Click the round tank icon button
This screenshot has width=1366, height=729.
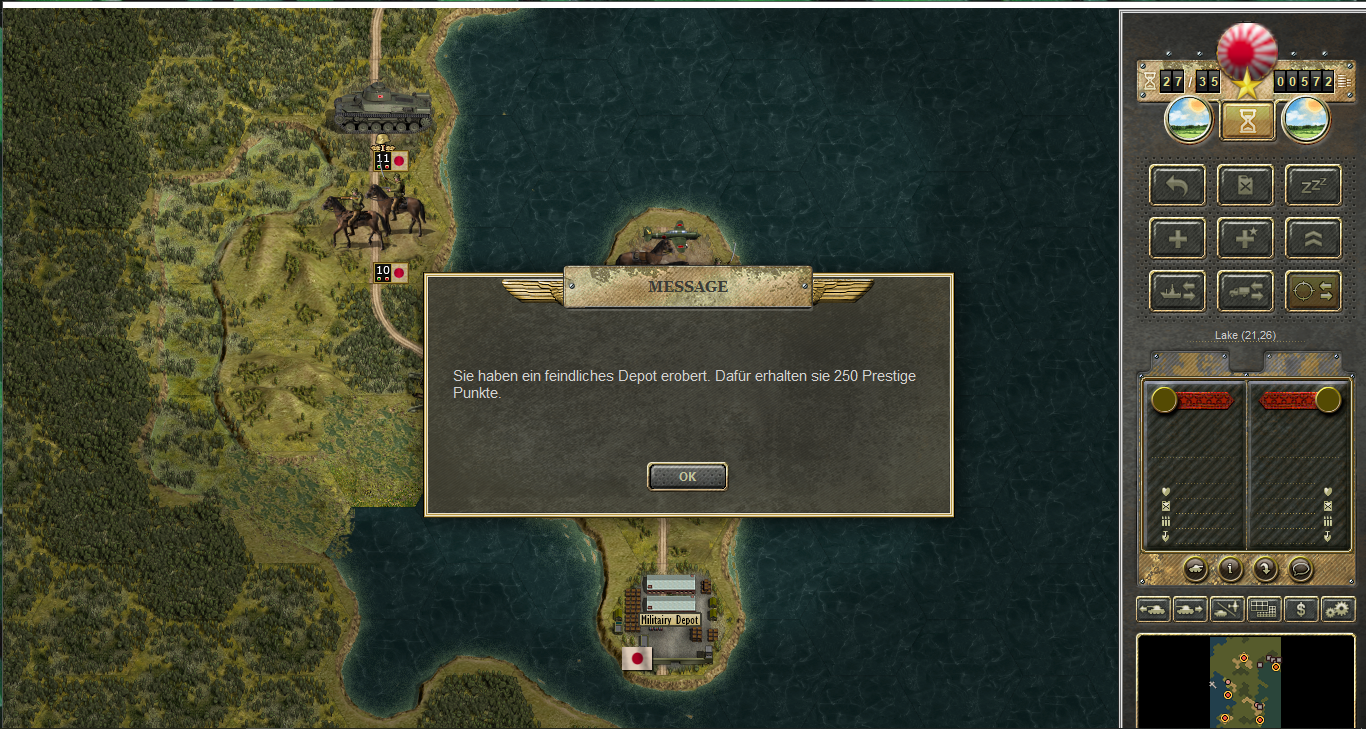click(1195, 569)
